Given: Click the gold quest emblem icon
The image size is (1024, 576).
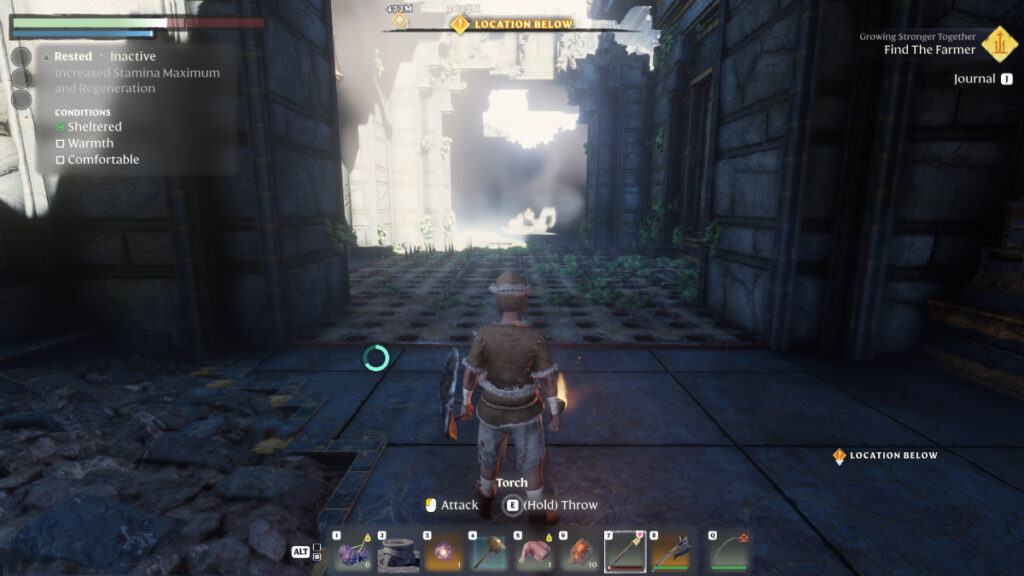Looking at the screenshot, I should 998,44.
